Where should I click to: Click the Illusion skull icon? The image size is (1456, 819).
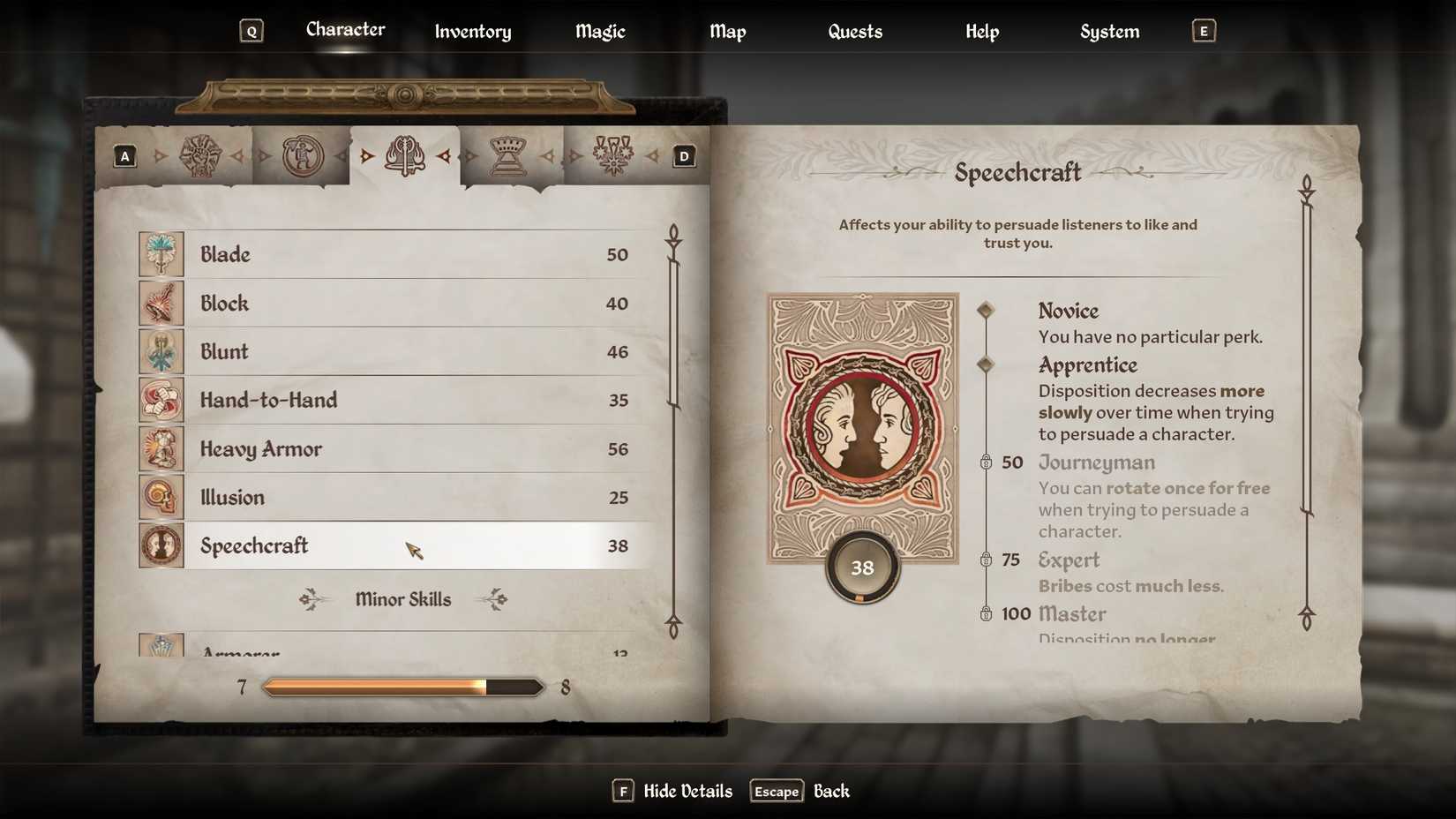(161, 497)
